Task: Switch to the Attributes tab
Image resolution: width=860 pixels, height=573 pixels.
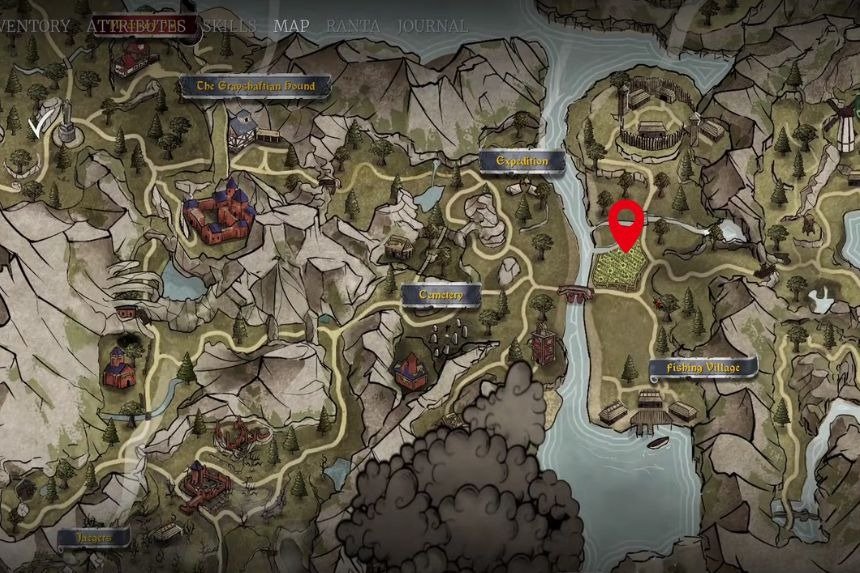Action: [136, 26]
